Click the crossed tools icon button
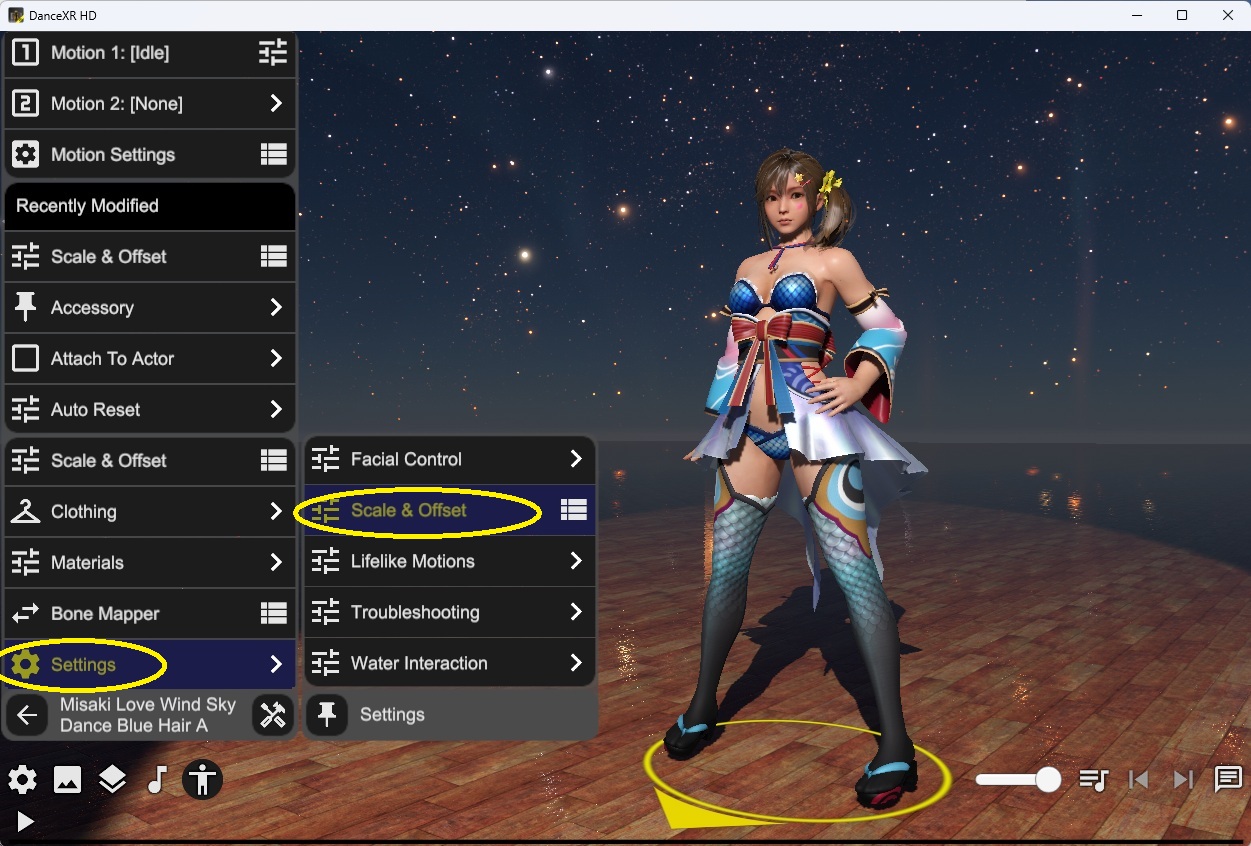The image size is (1251, 846). pos(272,715)
